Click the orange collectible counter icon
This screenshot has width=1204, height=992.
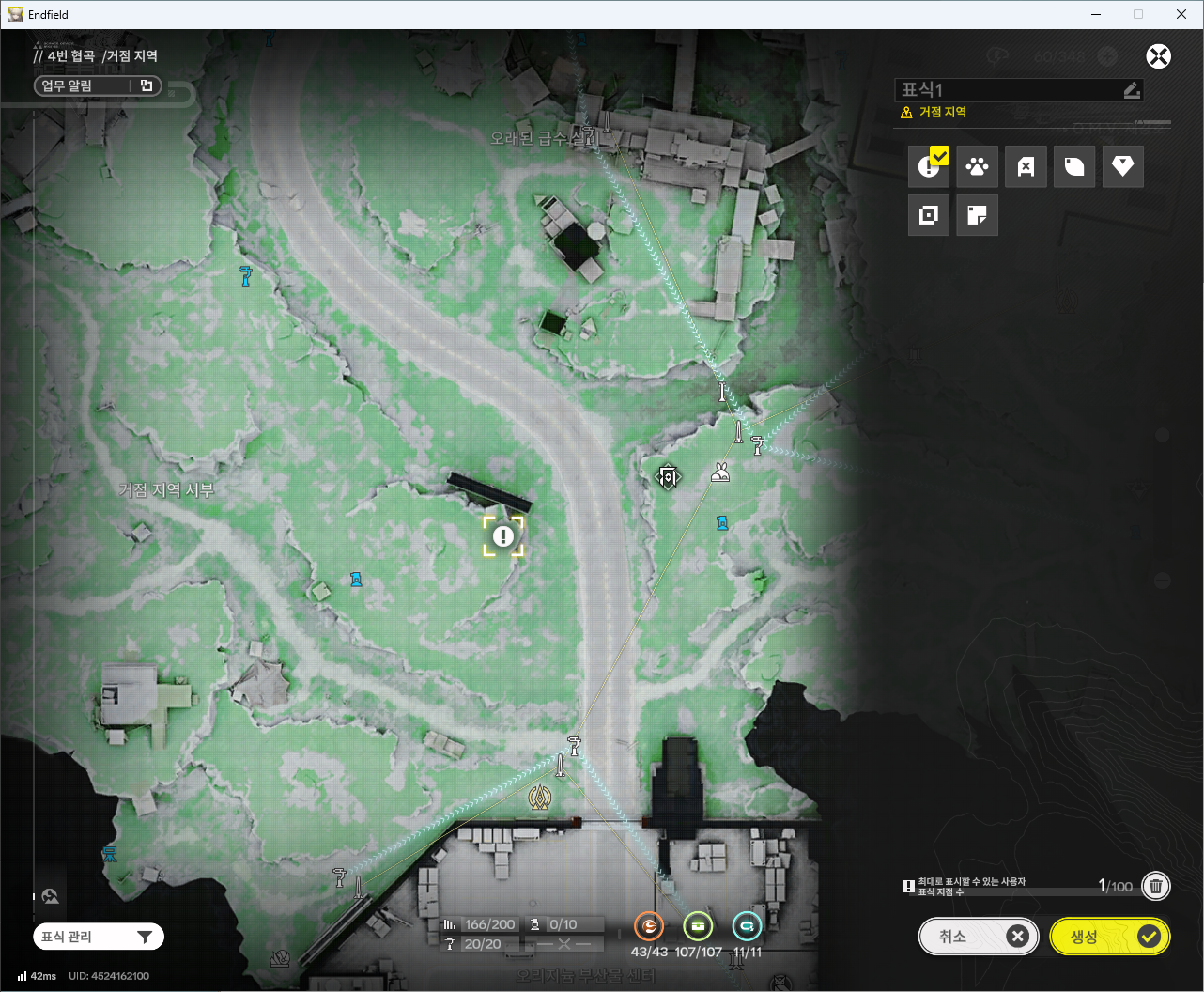click(x=649, y=926)
